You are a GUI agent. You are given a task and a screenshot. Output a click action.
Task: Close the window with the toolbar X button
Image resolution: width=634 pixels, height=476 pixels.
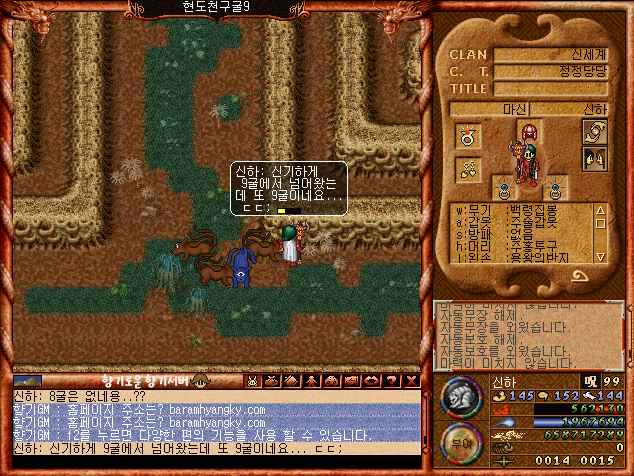tap(409, 381)
